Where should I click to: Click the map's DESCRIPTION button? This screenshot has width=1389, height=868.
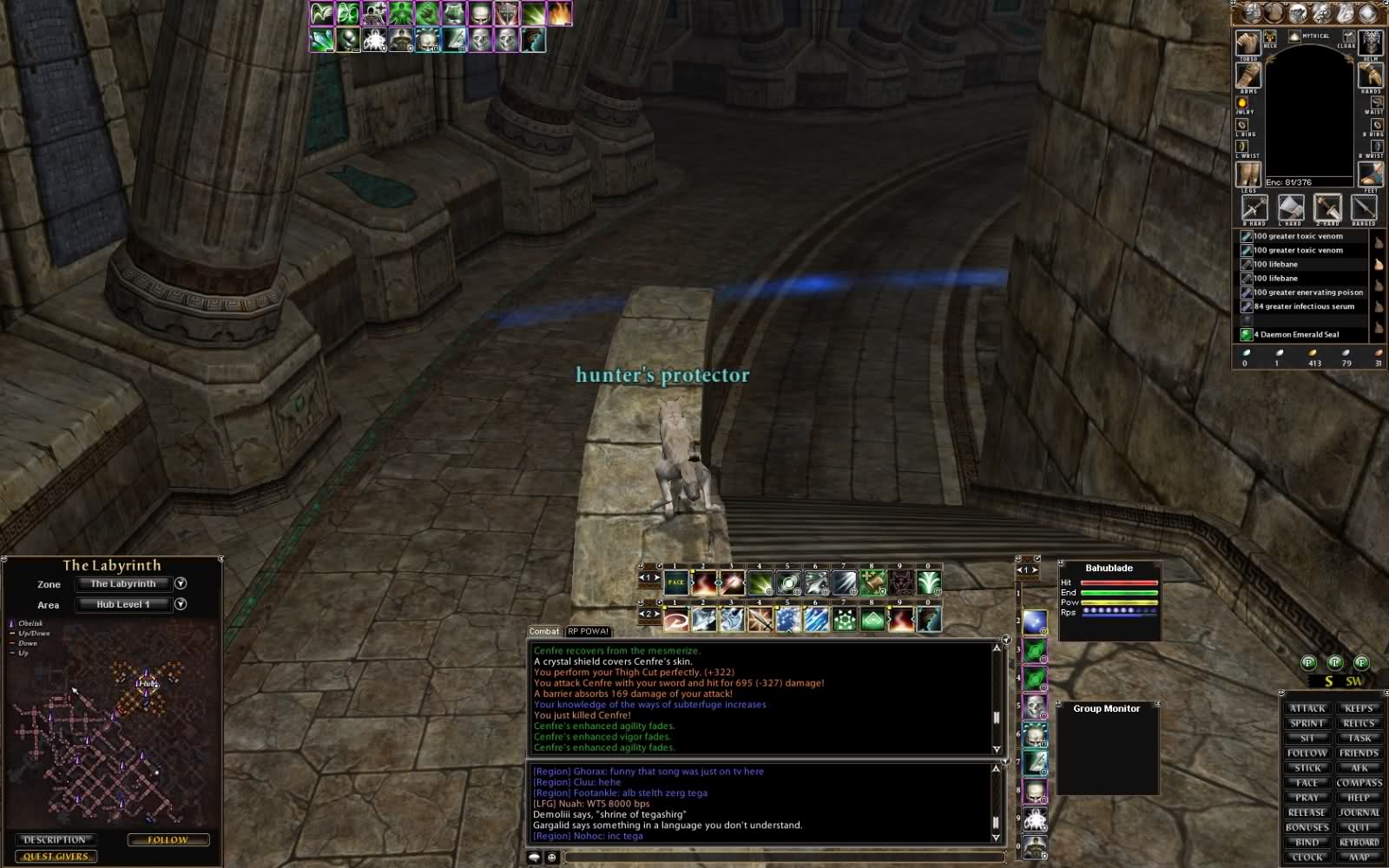point(55,839)
